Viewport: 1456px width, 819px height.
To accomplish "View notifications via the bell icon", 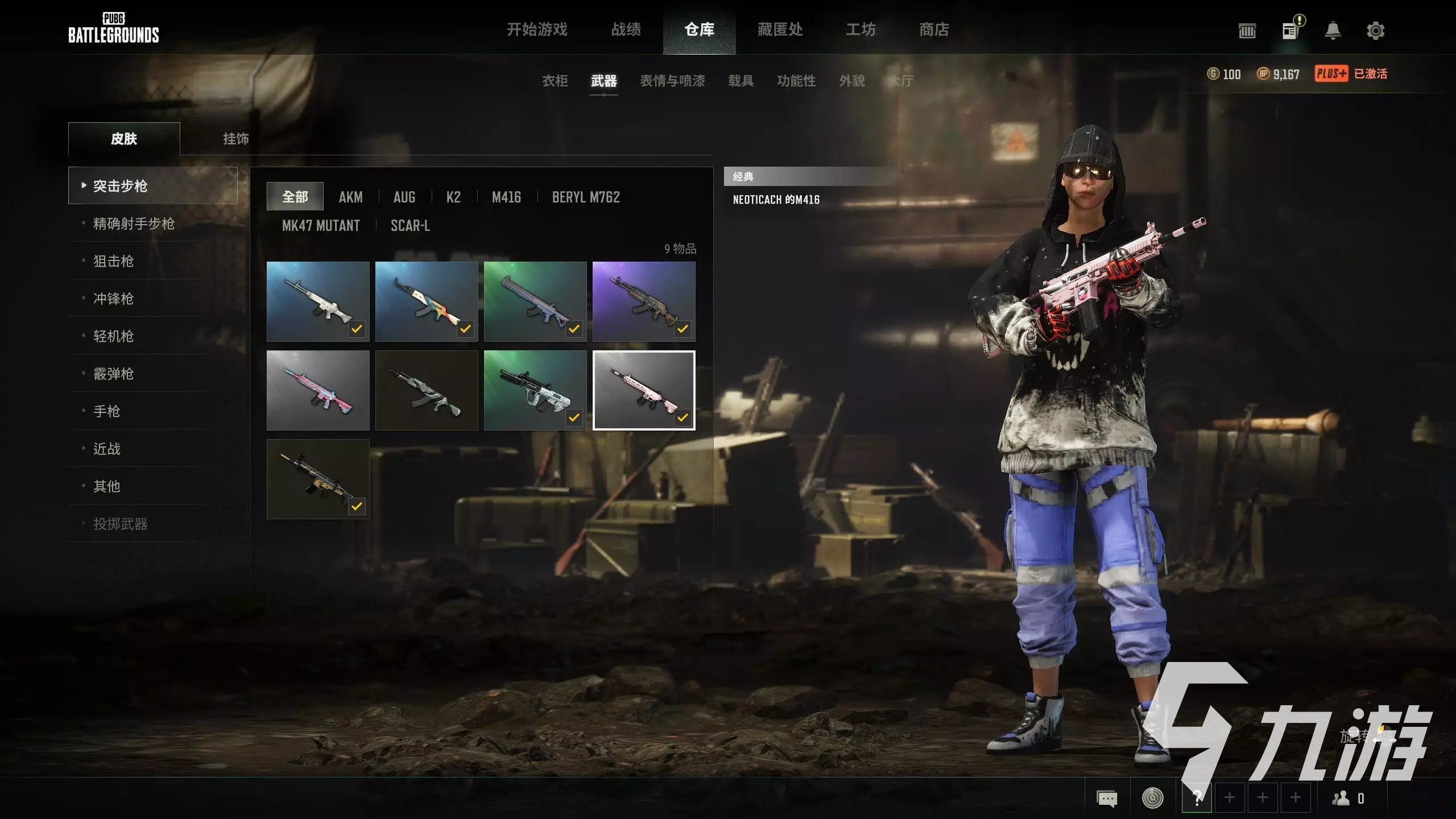I will [1333, 30].
